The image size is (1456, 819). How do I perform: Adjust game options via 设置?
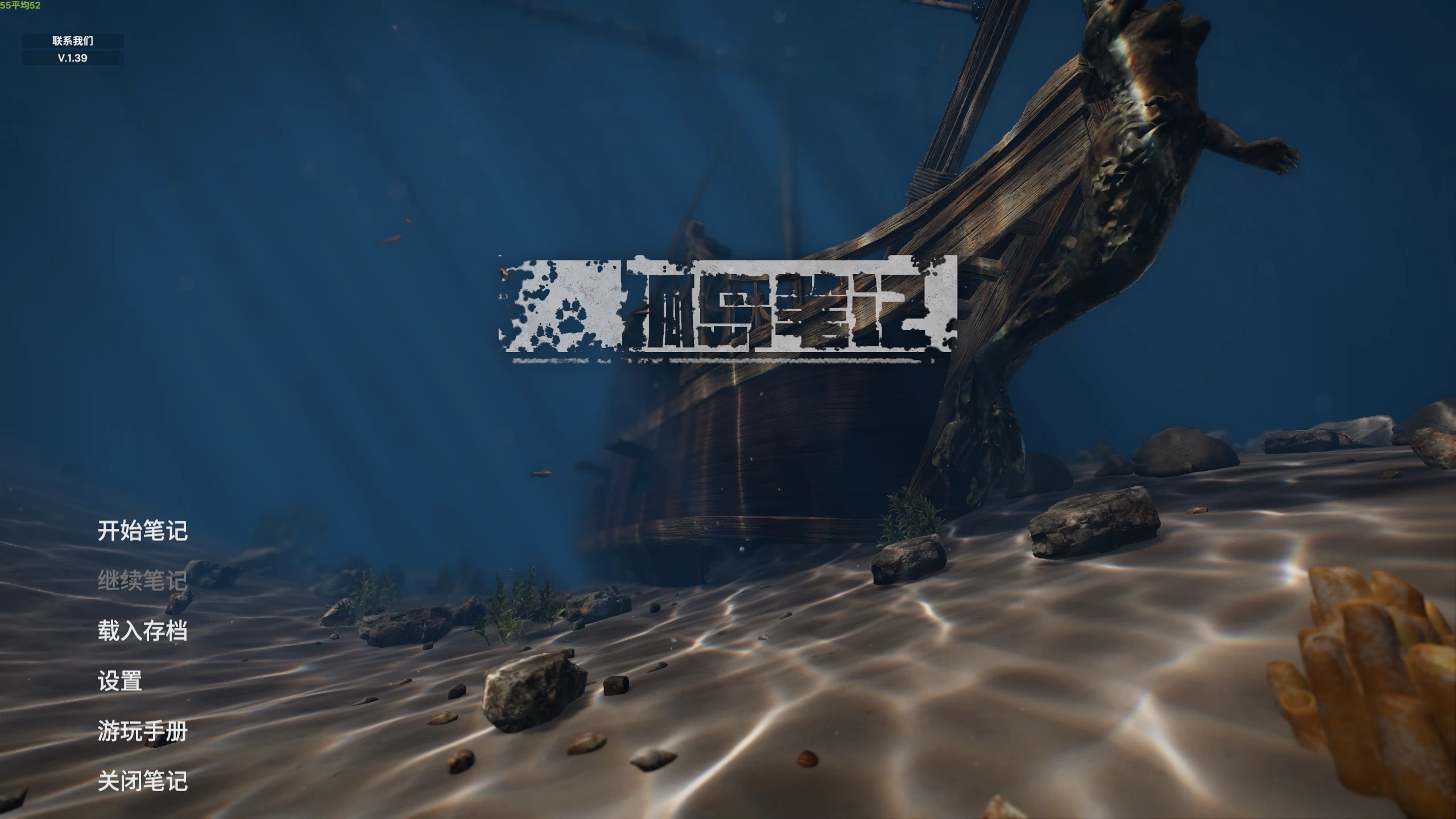point(120,680)
